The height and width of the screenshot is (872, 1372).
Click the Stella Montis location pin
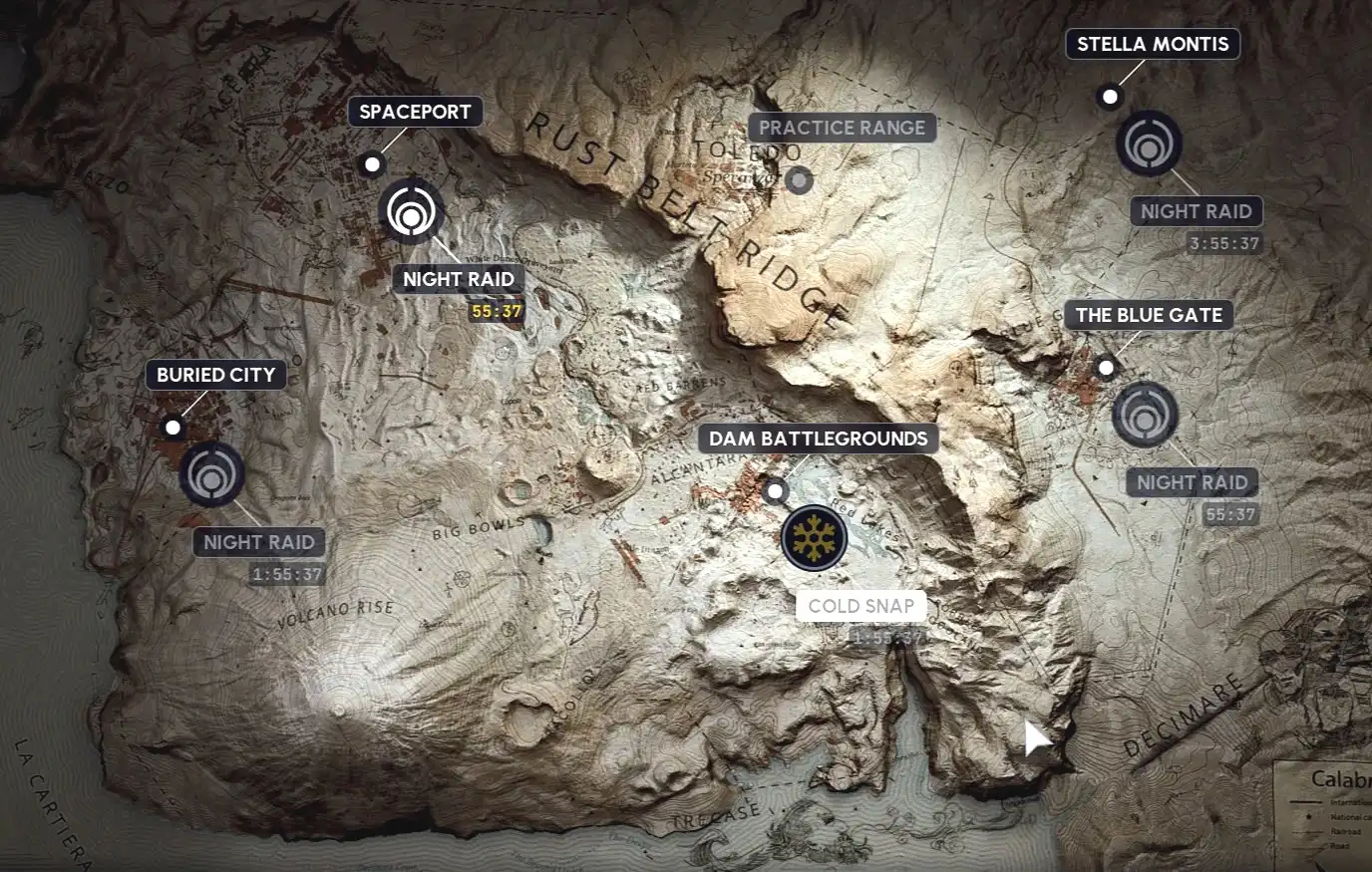1108,97
